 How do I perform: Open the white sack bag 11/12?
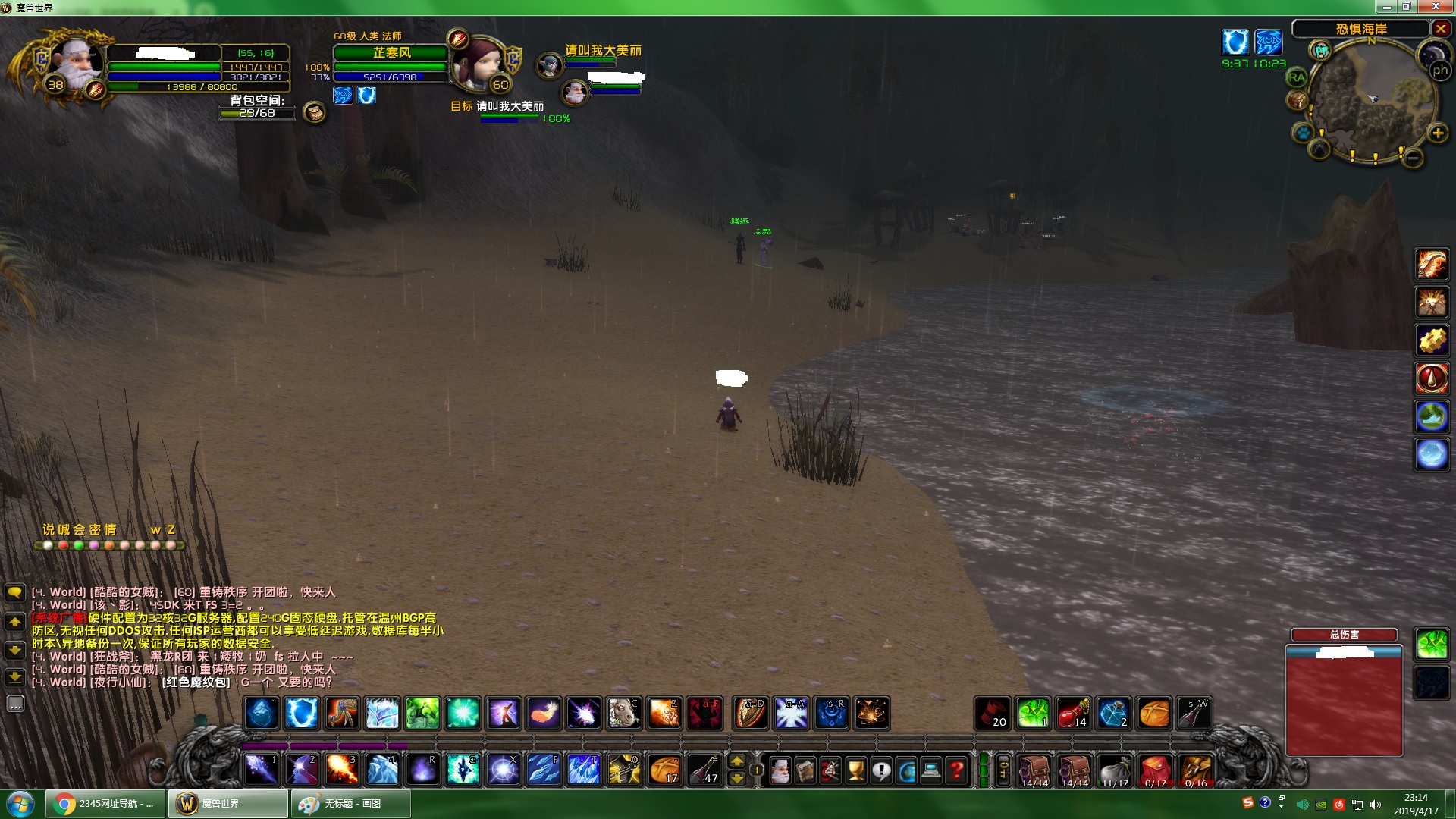click(1114, 770)
